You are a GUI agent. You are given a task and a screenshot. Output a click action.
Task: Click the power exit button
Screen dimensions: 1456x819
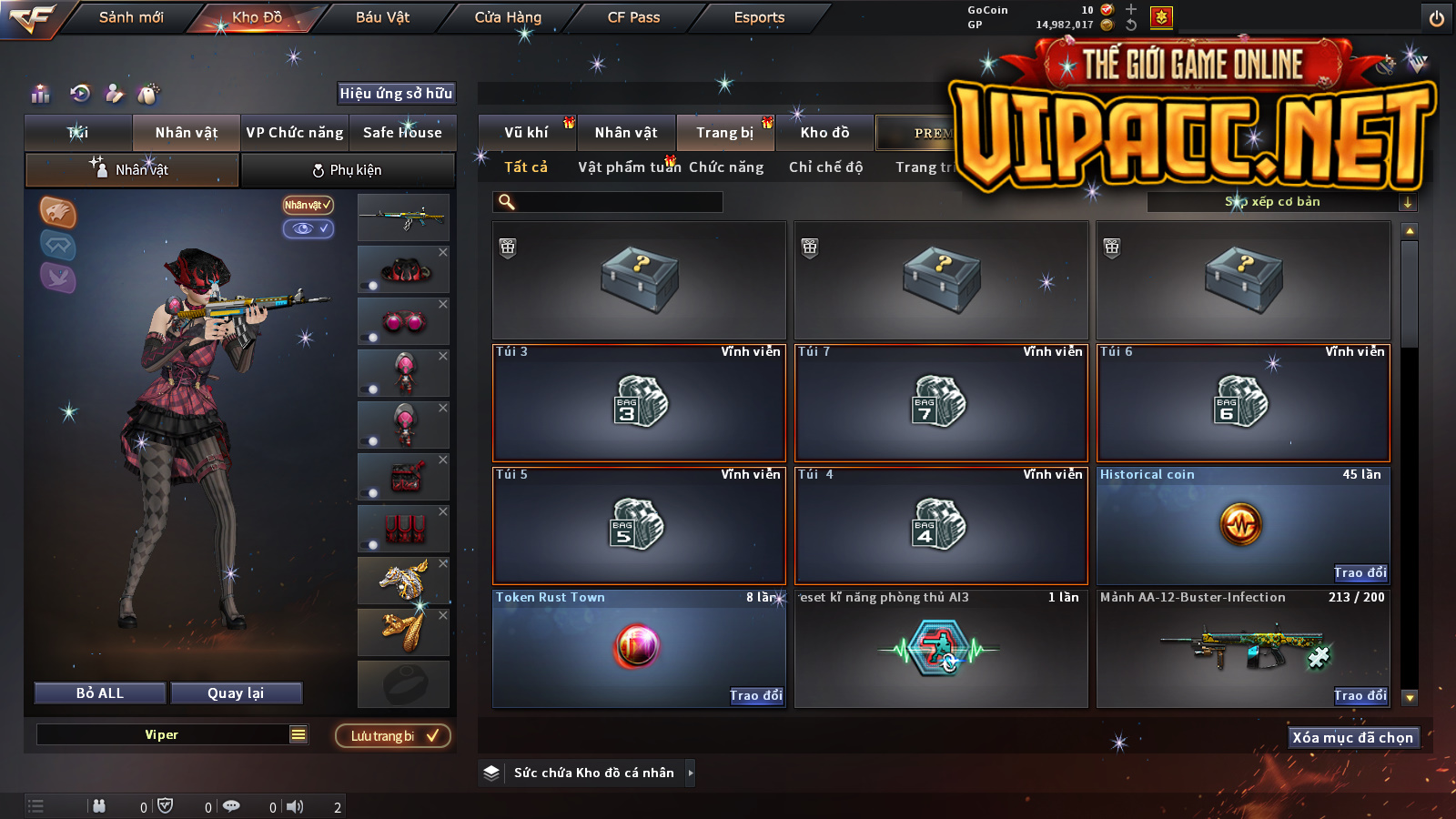[1437, 18]
